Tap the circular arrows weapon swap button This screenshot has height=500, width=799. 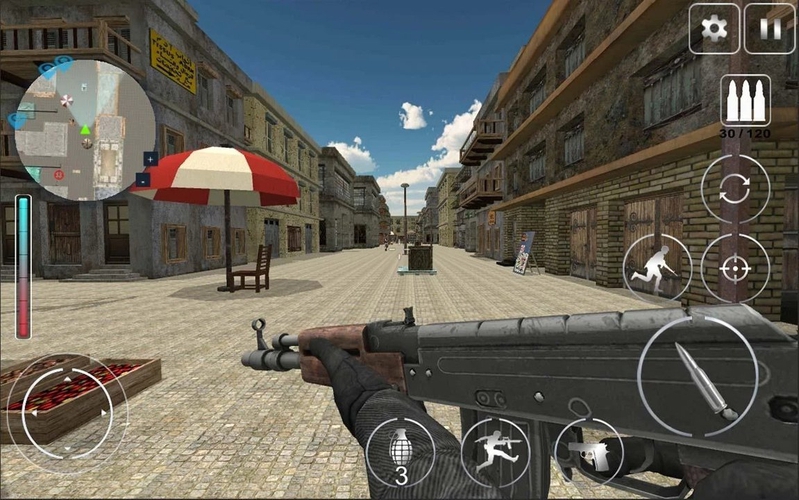(735, 189)
